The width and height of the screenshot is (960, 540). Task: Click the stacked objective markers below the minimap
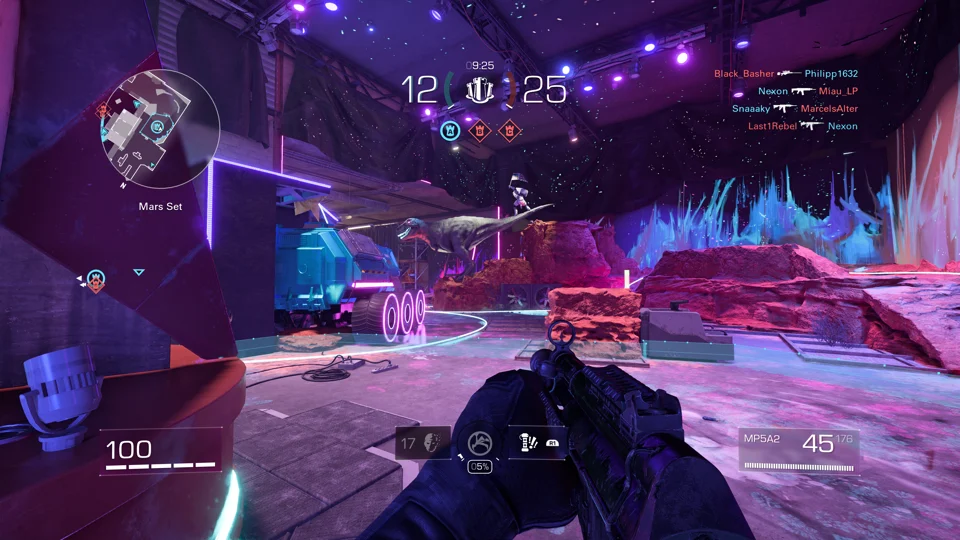click(95, 280)
